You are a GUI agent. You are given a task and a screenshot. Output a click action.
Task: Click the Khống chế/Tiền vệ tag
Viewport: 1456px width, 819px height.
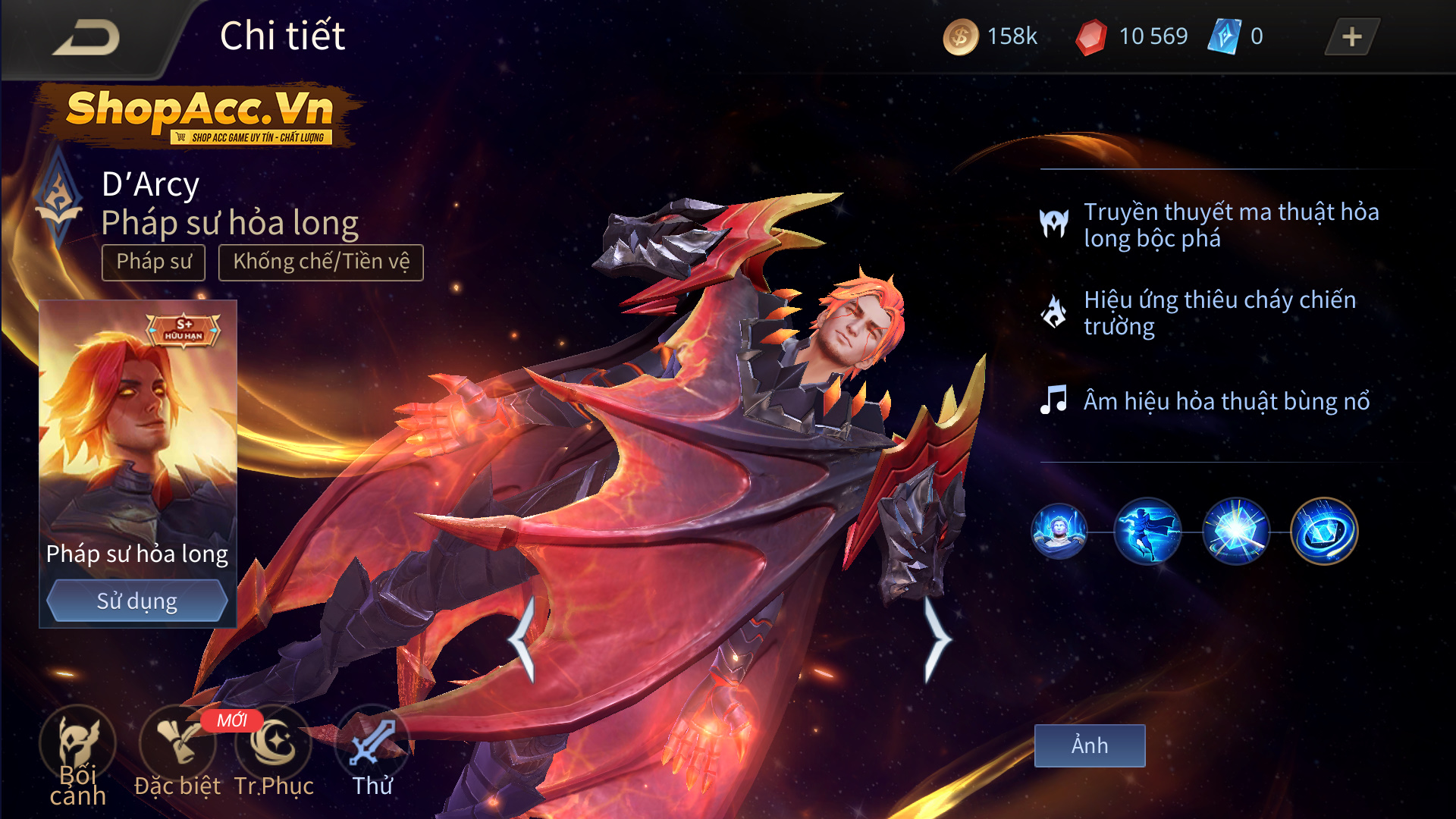321,262
